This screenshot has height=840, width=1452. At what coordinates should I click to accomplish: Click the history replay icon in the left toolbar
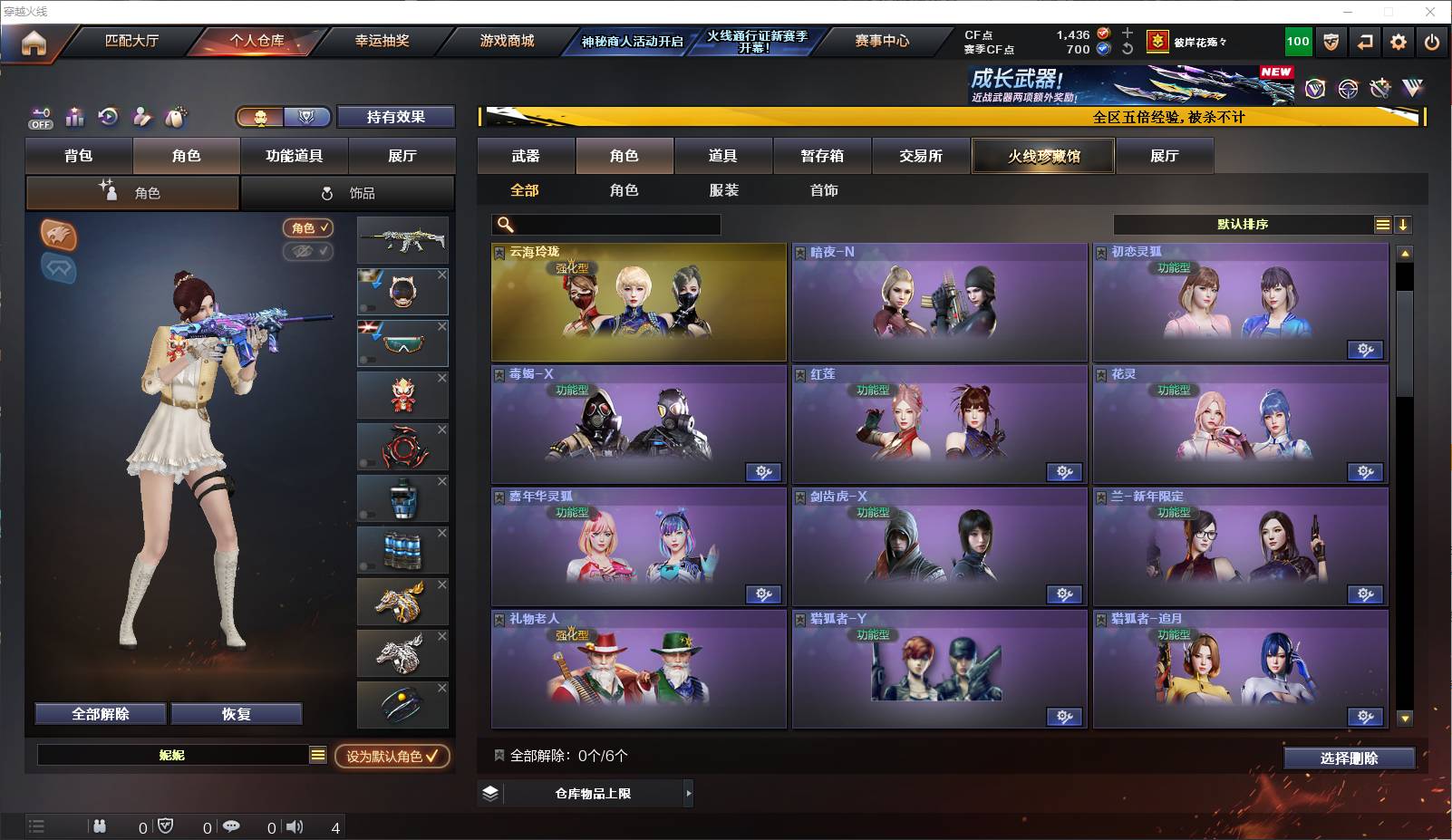[109, 116]
